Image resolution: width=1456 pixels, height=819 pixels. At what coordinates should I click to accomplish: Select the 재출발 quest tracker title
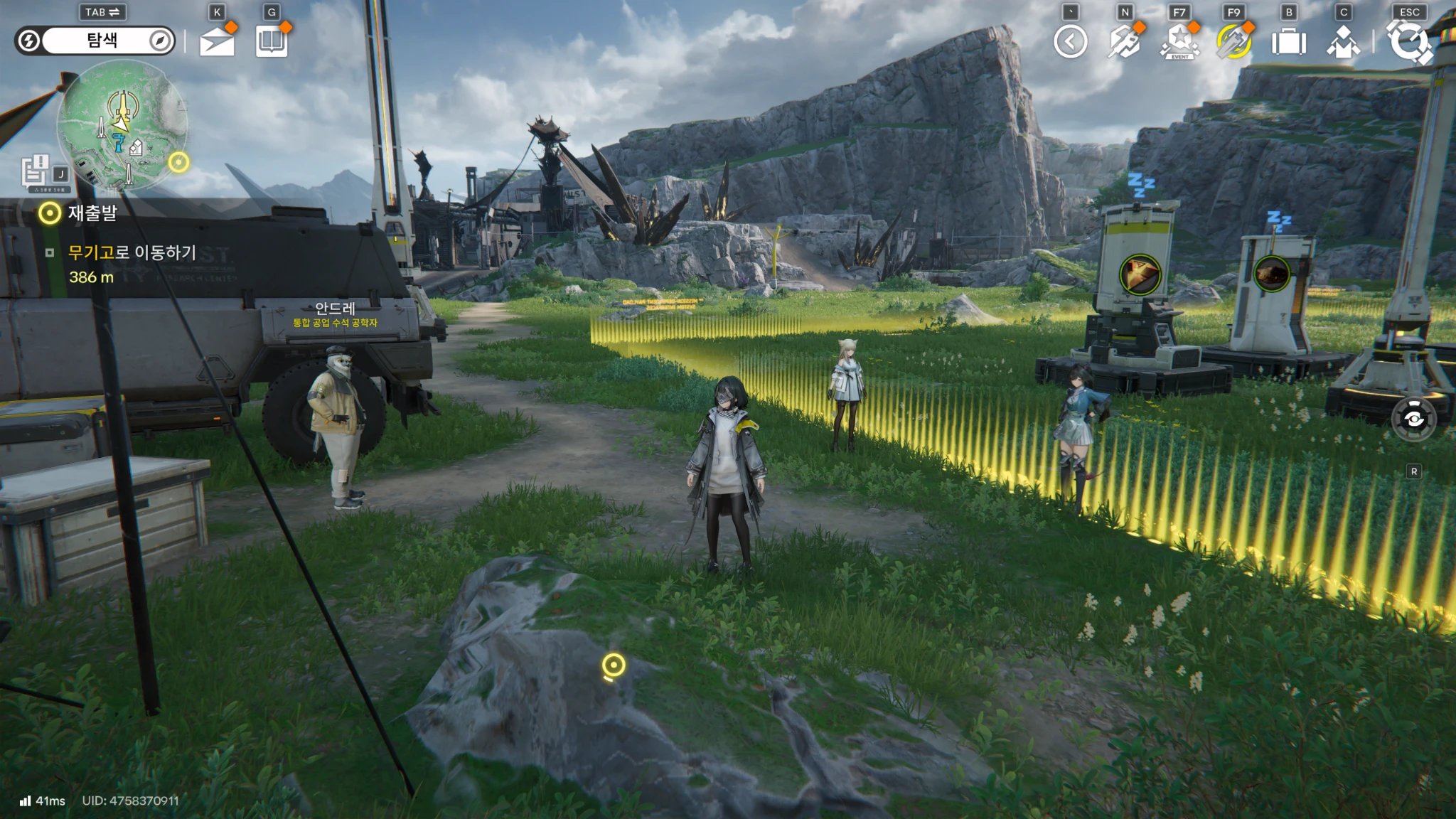[92, 213]
